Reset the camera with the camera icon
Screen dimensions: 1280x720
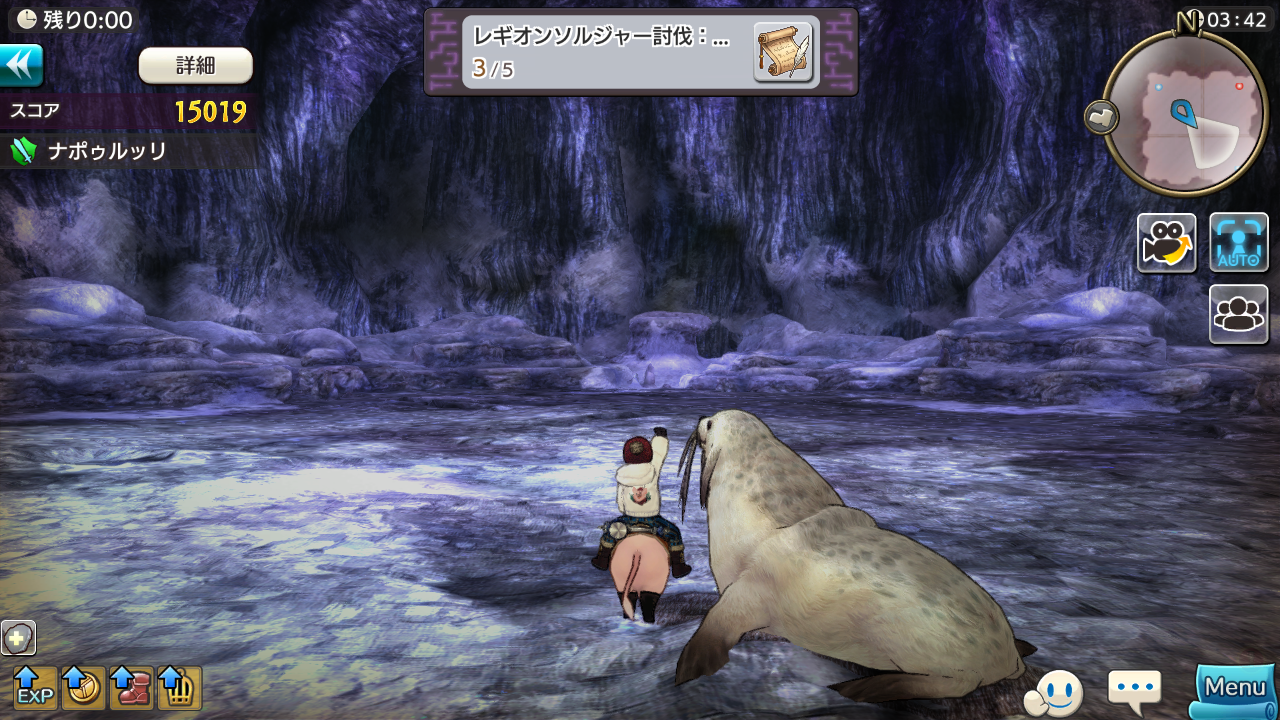(x=1166, y=243)
